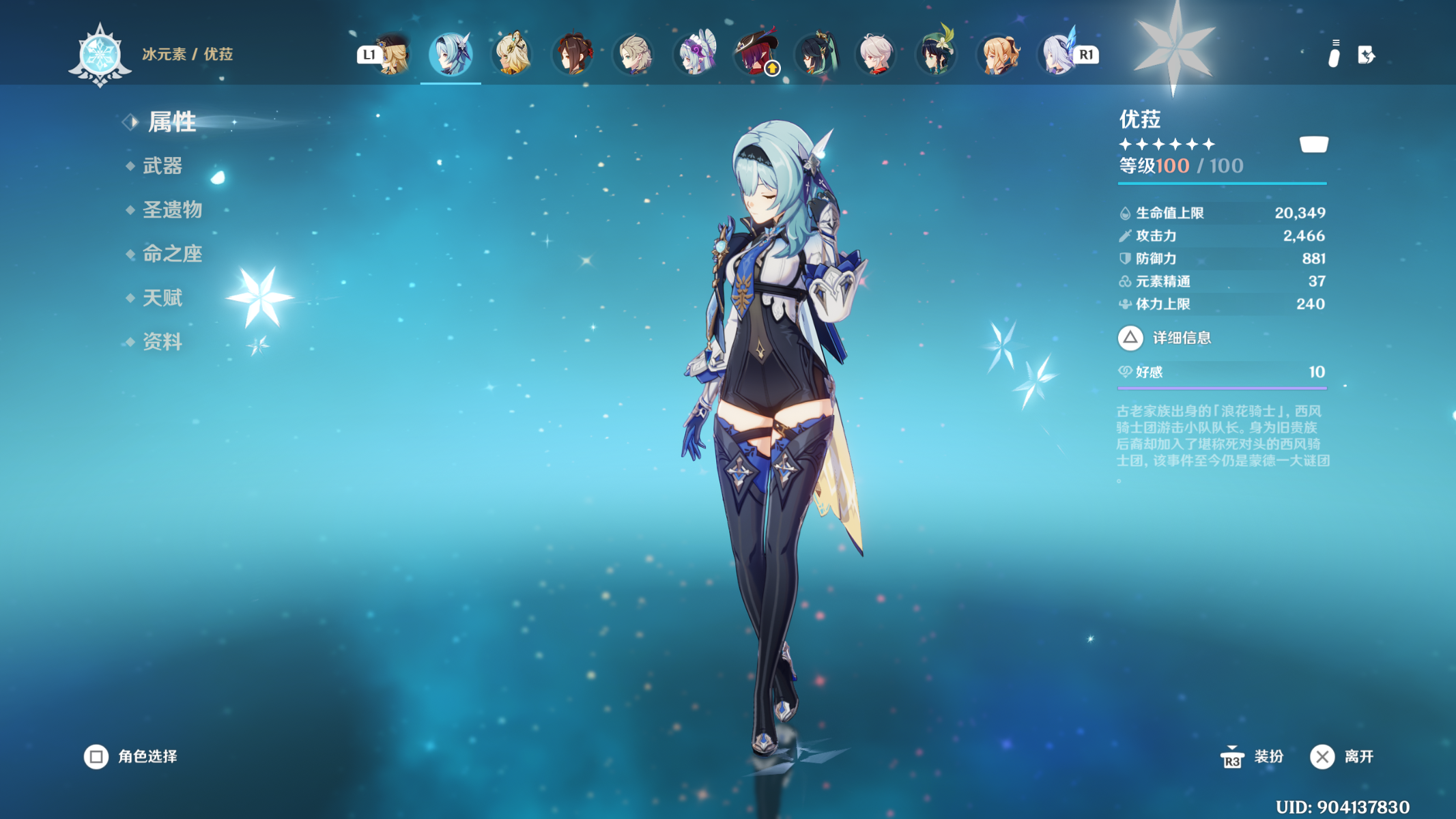Switch to the 武器 weapon section

click(x=162, y=166)
